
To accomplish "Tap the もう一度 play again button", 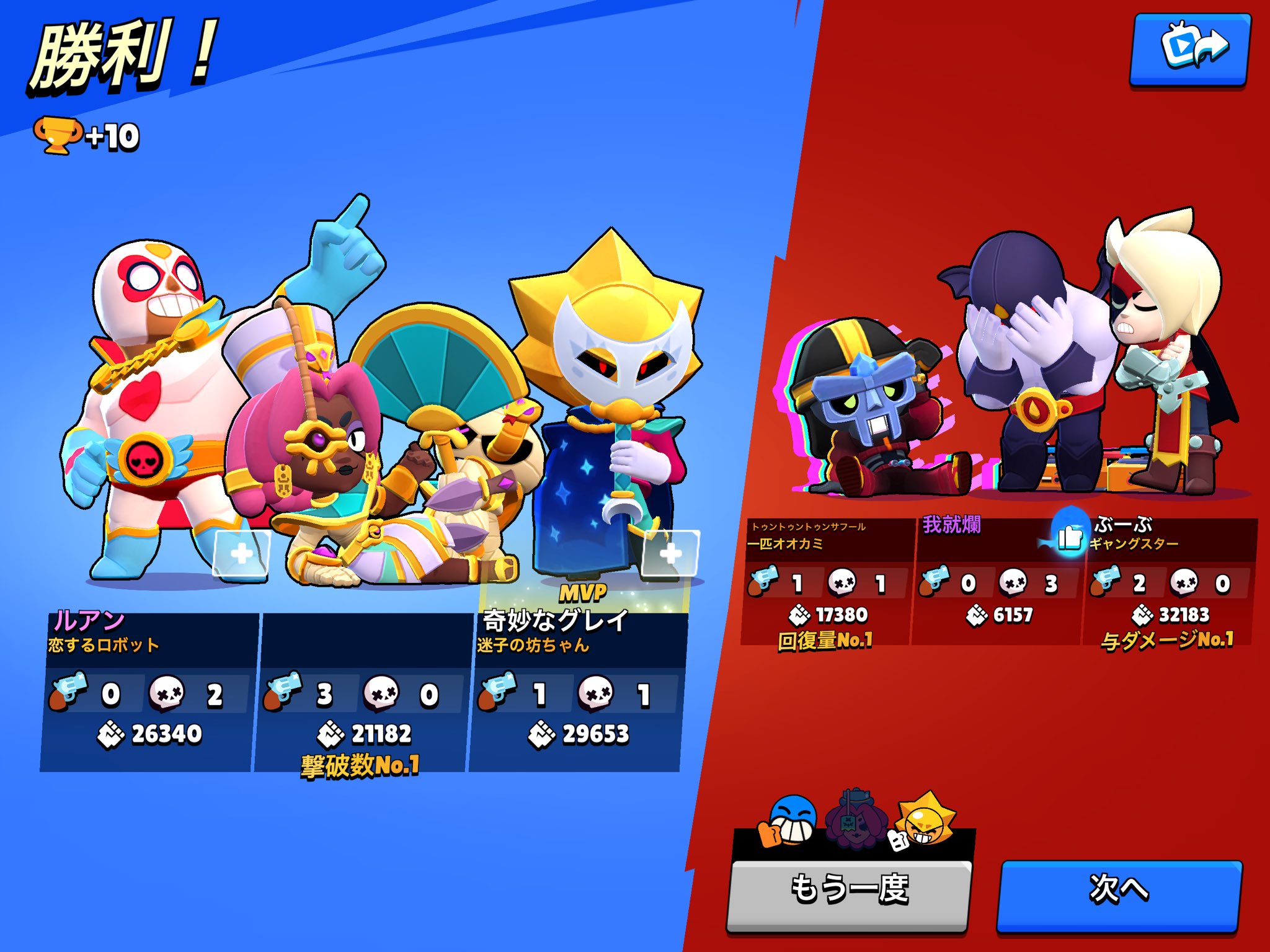I will [x=848, y=889].
